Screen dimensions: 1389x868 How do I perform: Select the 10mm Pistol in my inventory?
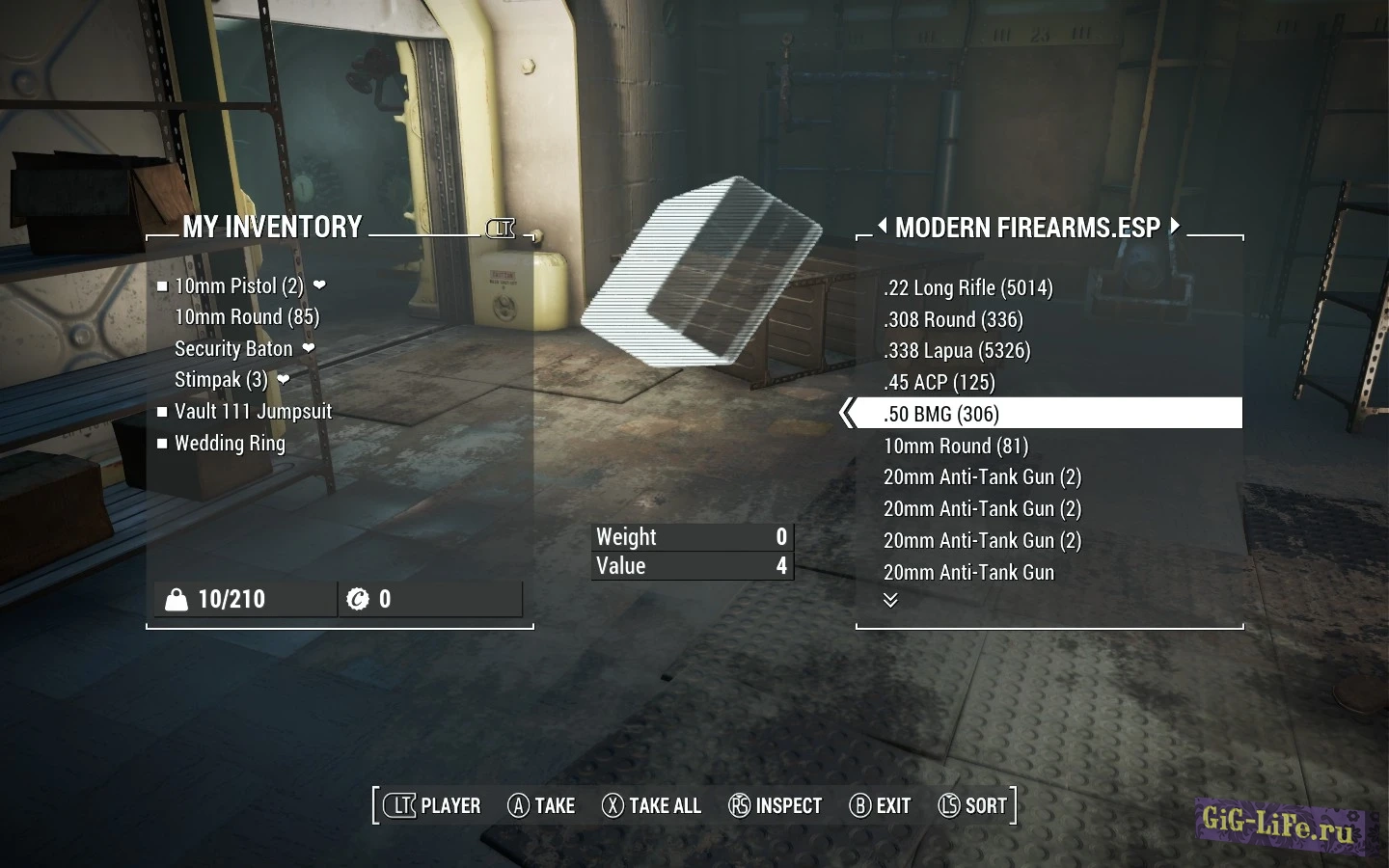point(238,286)
